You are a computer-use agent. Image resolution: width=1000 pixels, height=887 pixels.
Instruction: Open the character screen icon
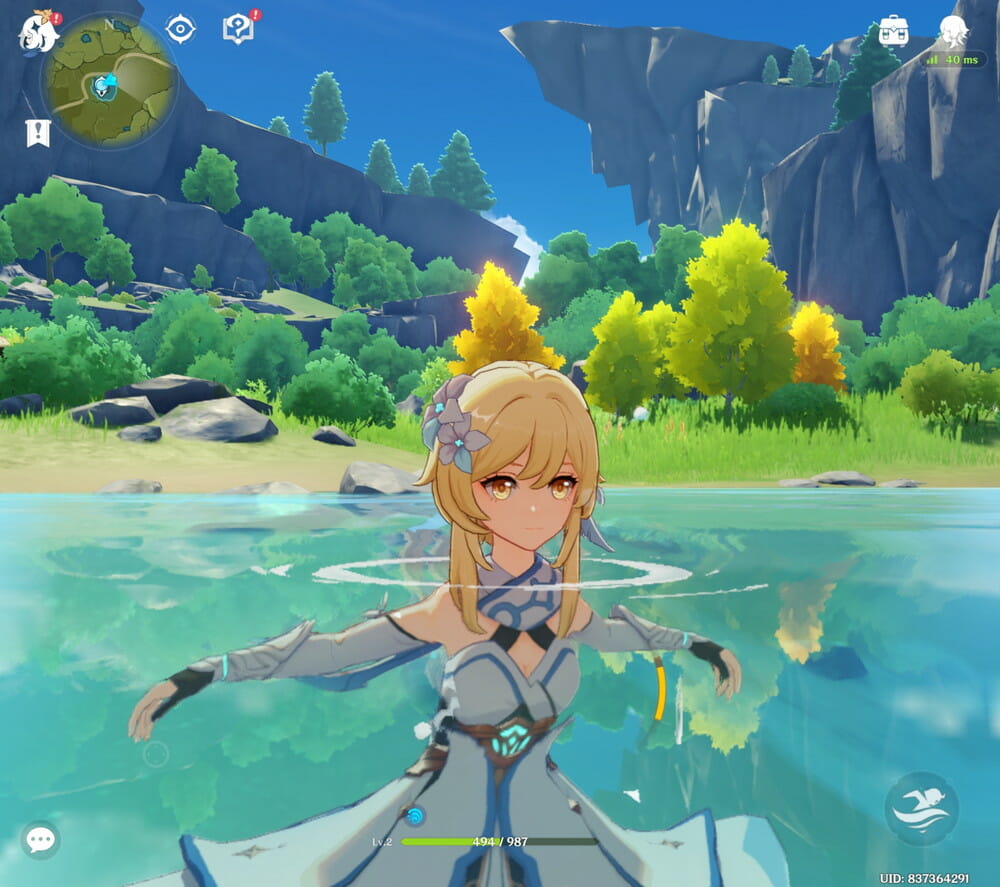(953, 31)
